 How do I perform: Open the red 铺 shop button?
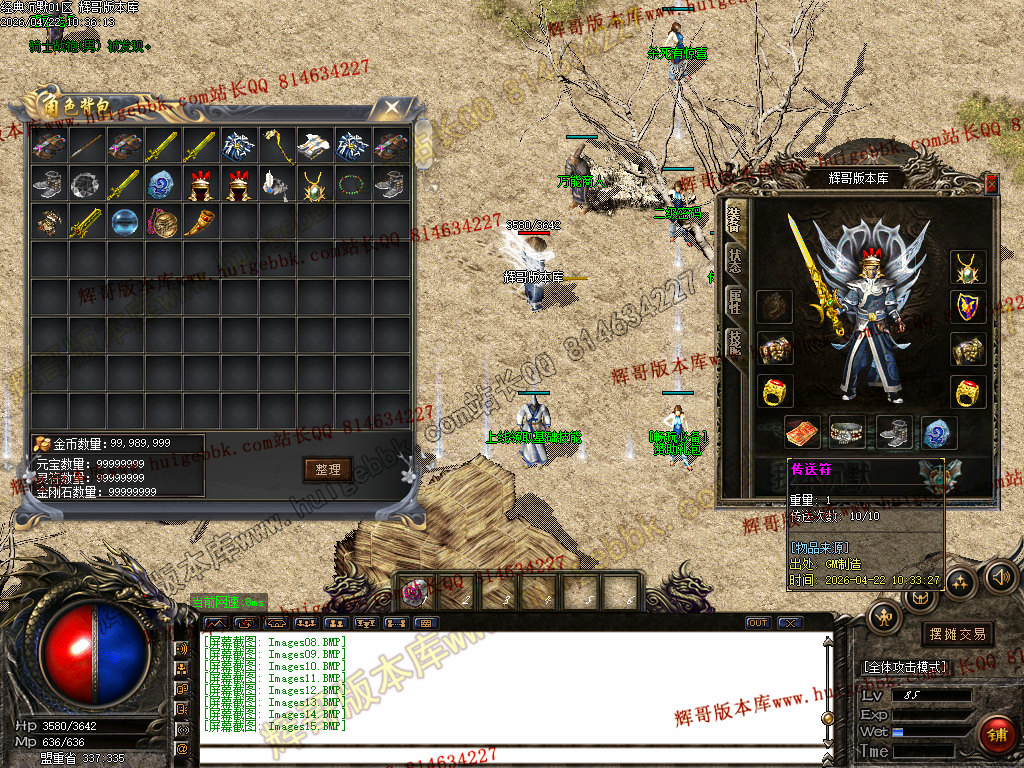pyautogui.click(x=996, y=734)
